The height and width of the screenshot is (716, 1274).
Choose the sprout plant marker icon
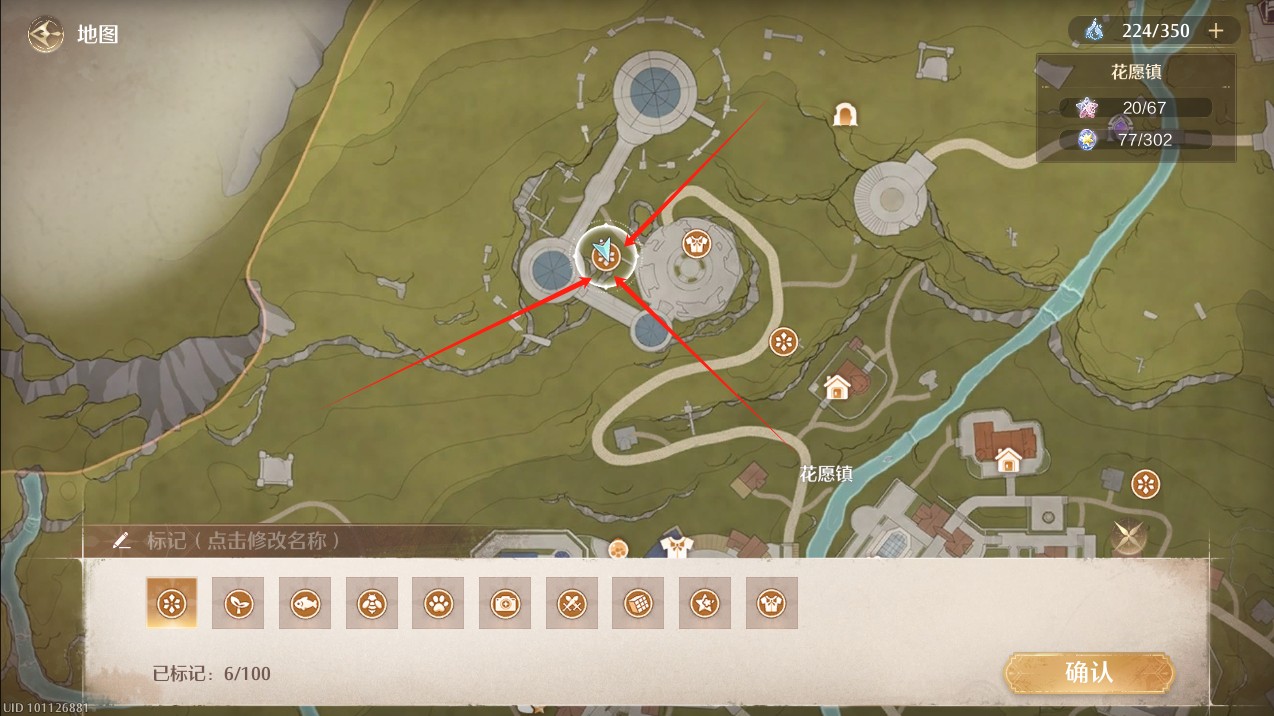[238, 603]
